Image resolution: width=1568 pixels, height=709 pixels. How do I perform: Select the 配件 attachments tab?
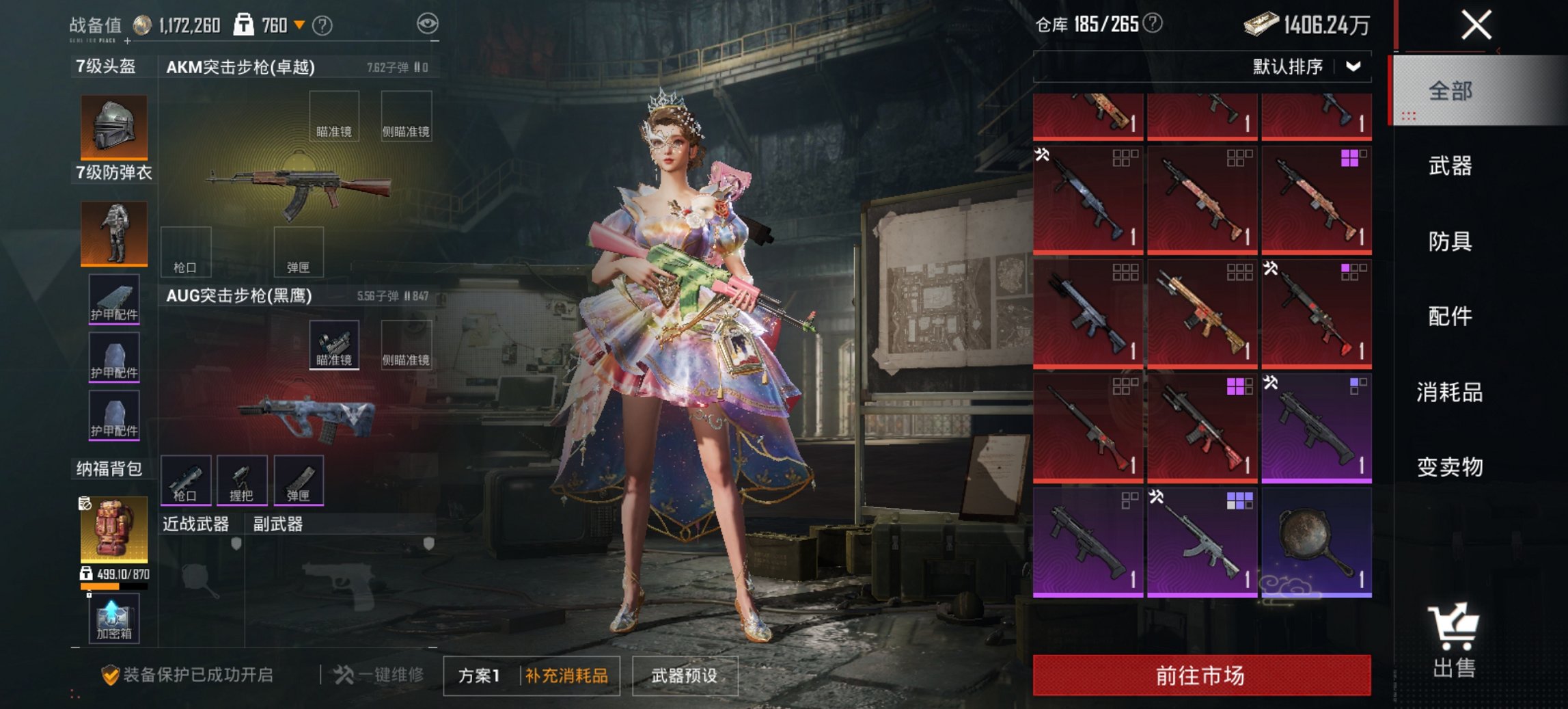[x=1450, y=317]
